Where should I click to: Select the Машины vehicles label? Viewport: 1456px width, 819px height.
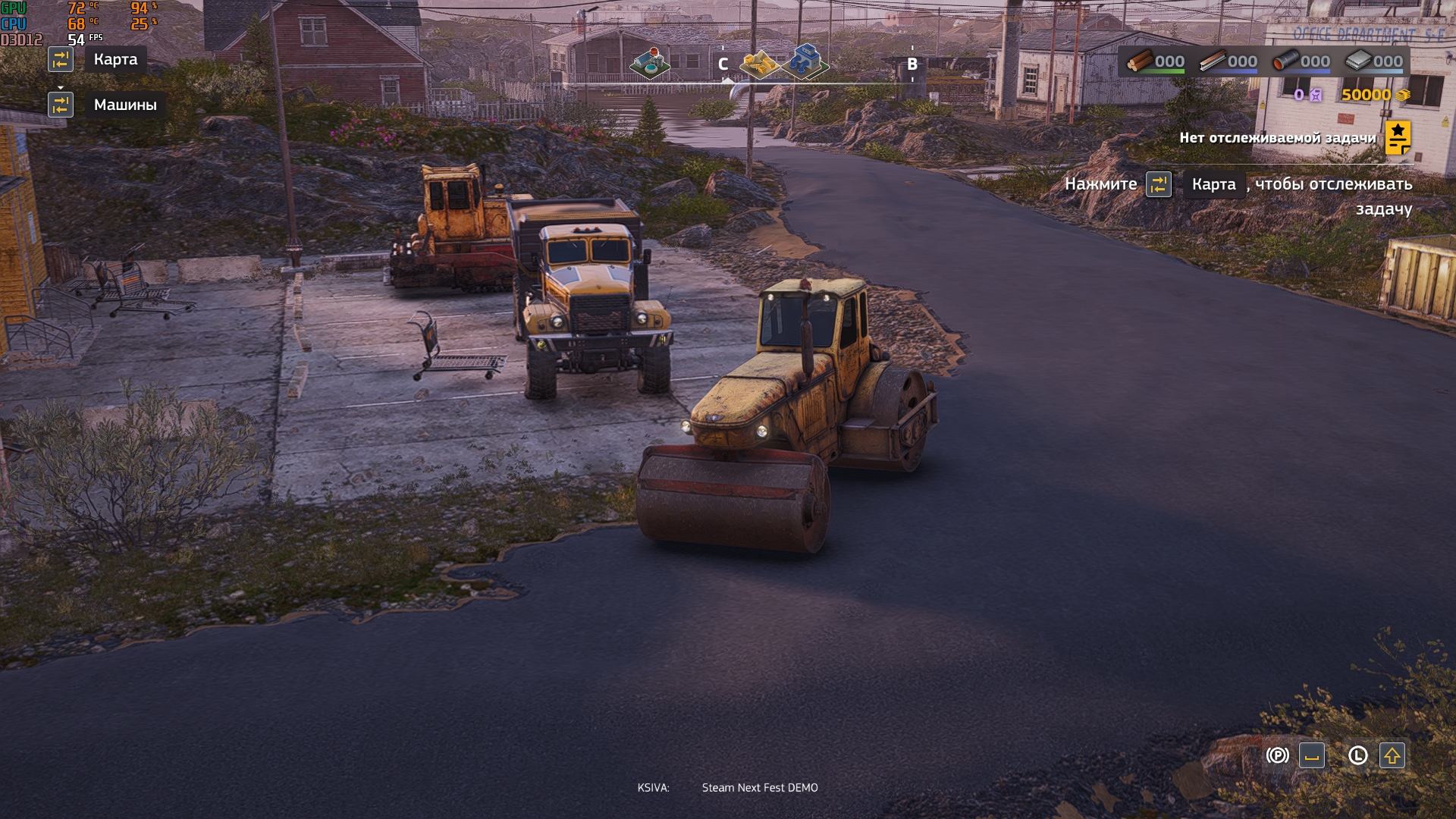tap(125, 105)
